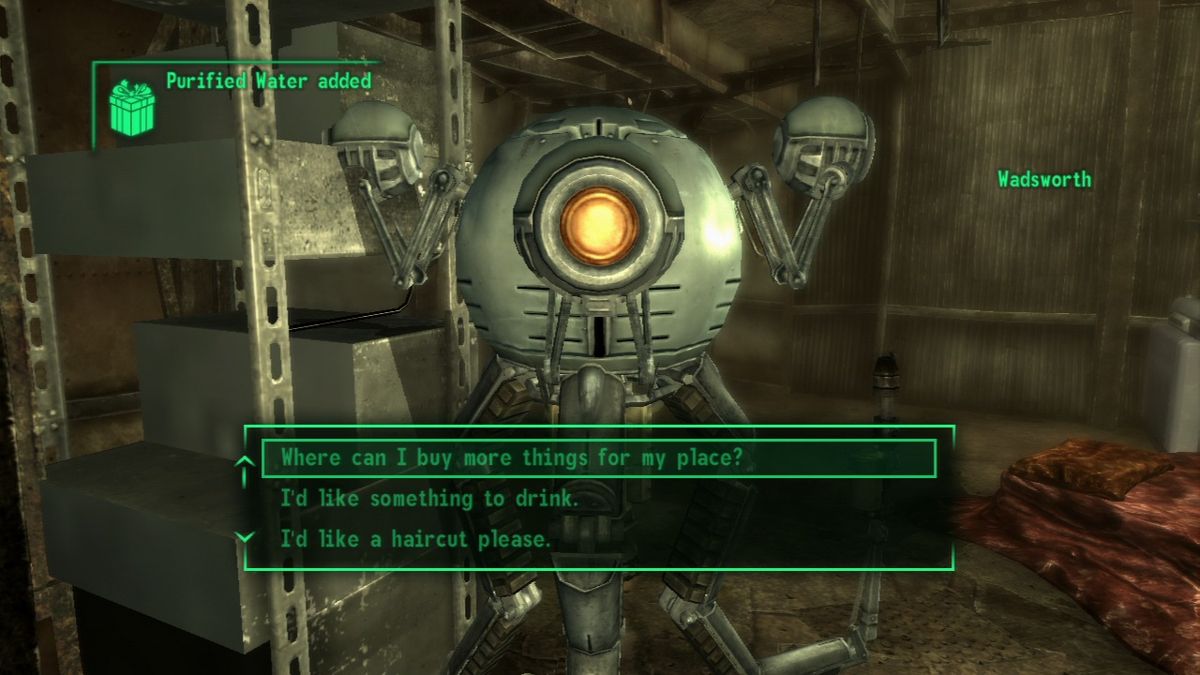Choose "I'd like something to drink."
Screen dimensions: 1200x675
(430, 499)
